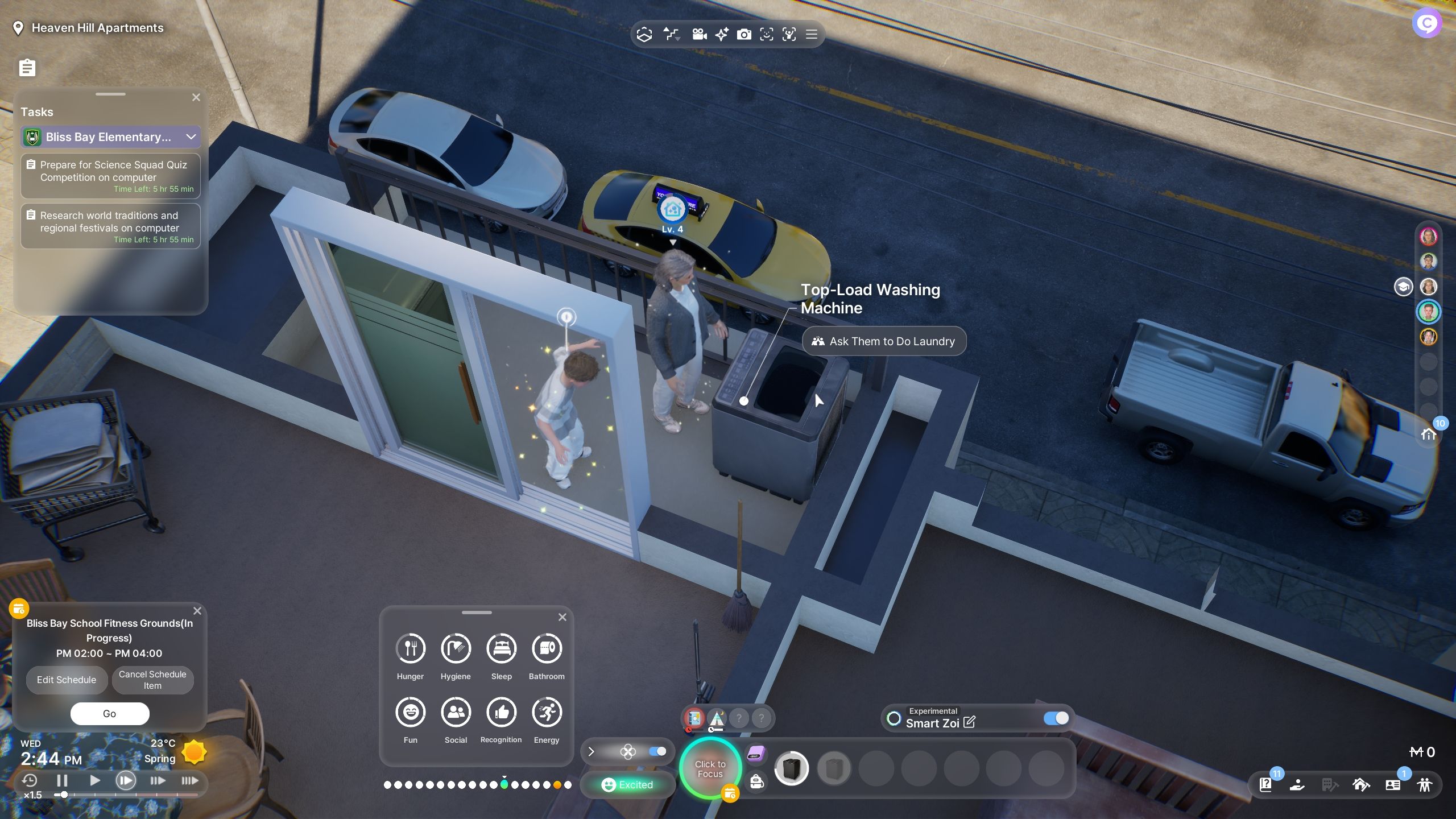Click the Focus portrait circle
Viewport: 1456px width, 819px height.
(710, 769)
